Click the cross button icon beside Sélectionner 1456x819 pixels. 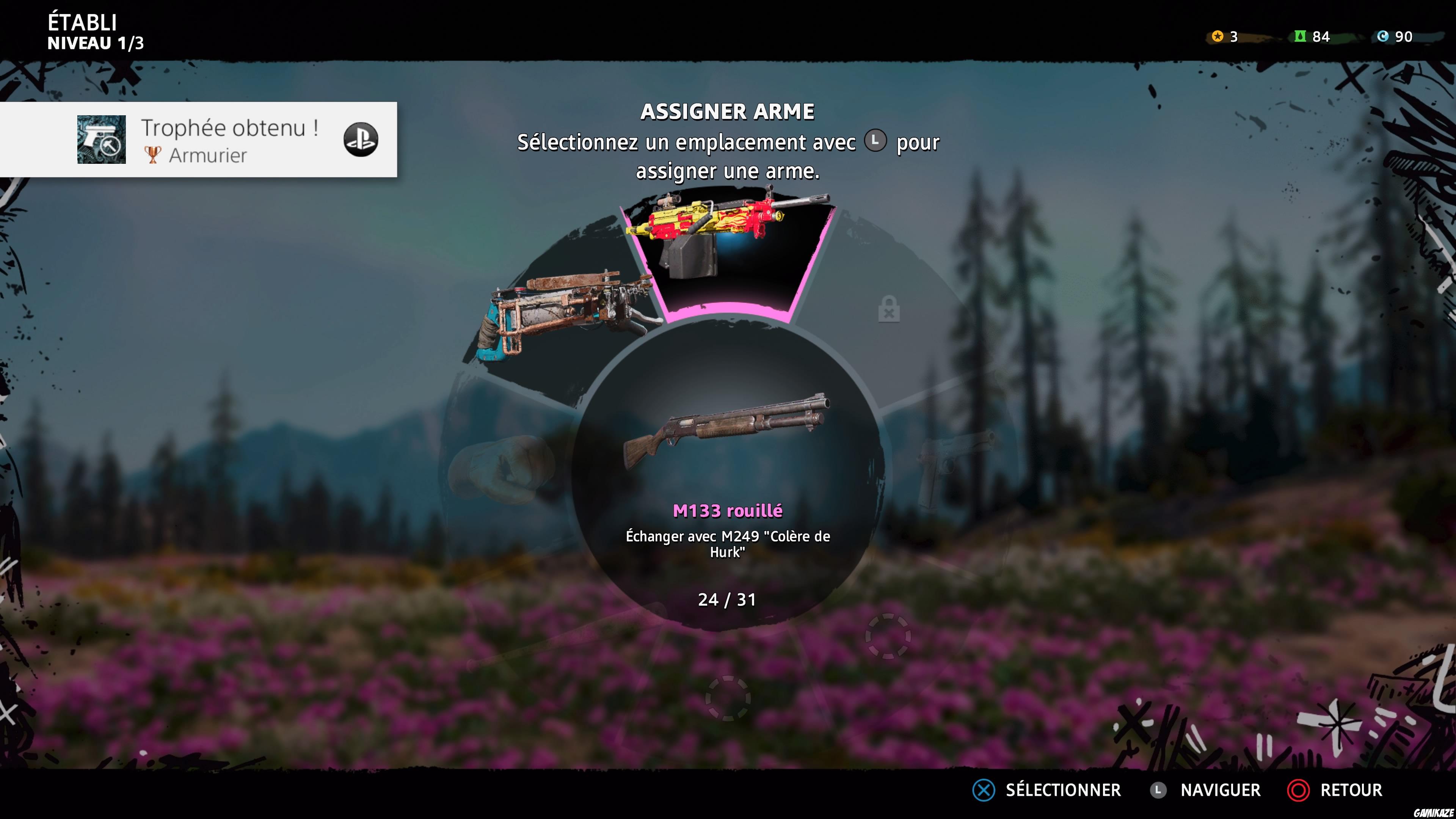point(984,790)
